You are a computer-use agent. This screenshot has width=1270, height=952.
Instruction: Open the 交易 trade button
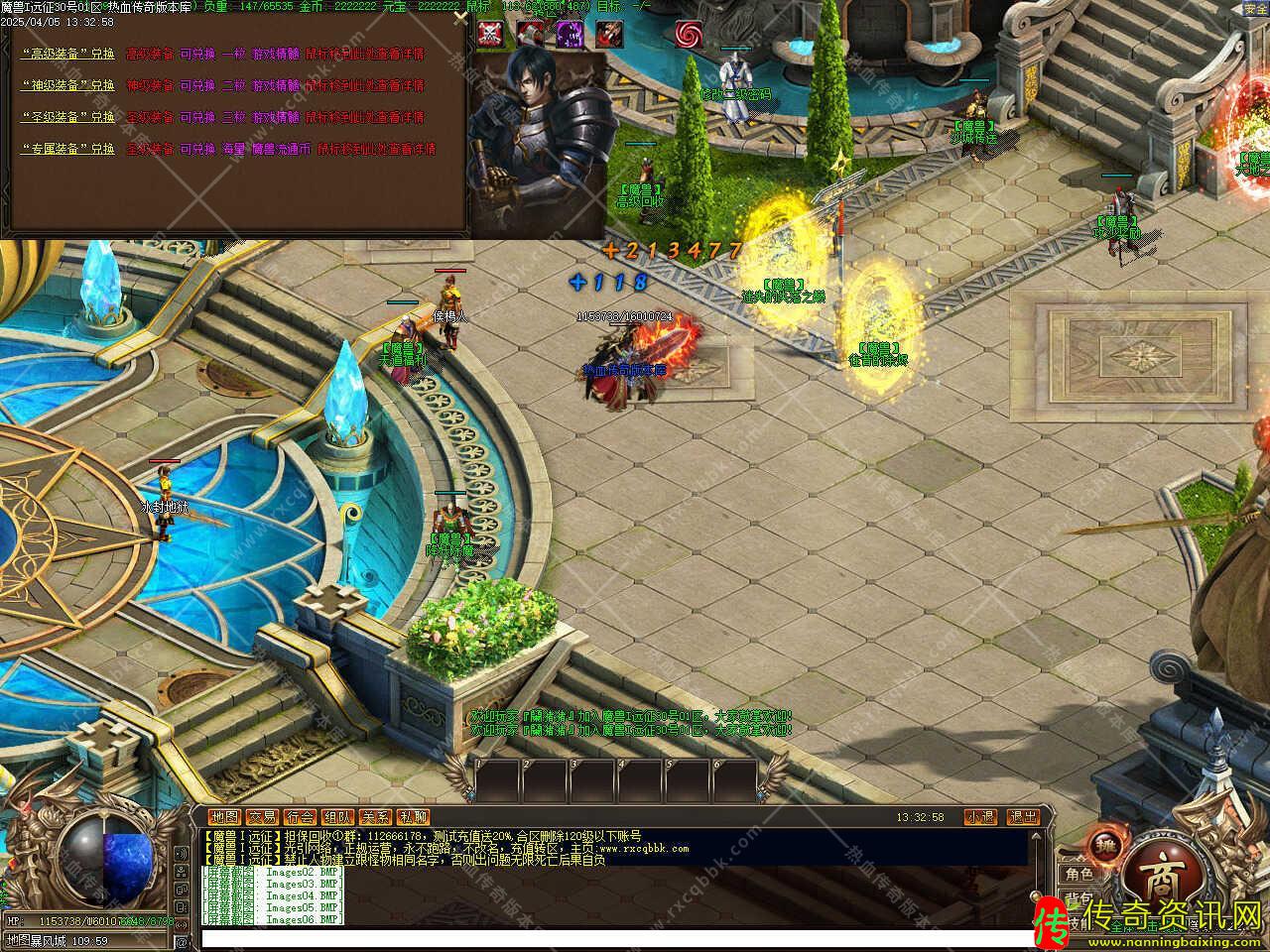pyautogui.click(x=262, y=817)
